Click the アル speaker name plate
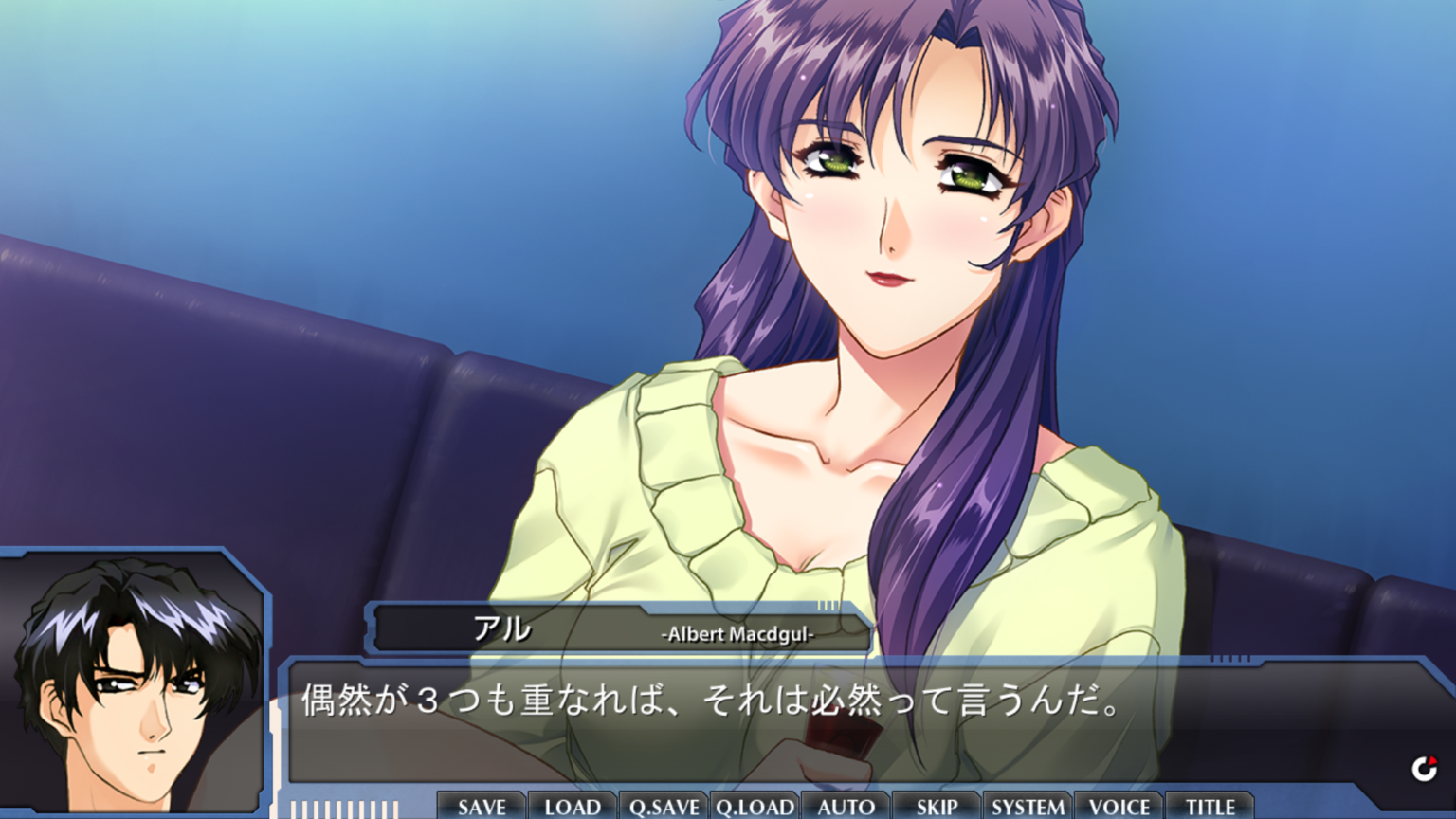The width and height of the screenshot is (1456, 819). pyautogui.click(x=502, y=628)
